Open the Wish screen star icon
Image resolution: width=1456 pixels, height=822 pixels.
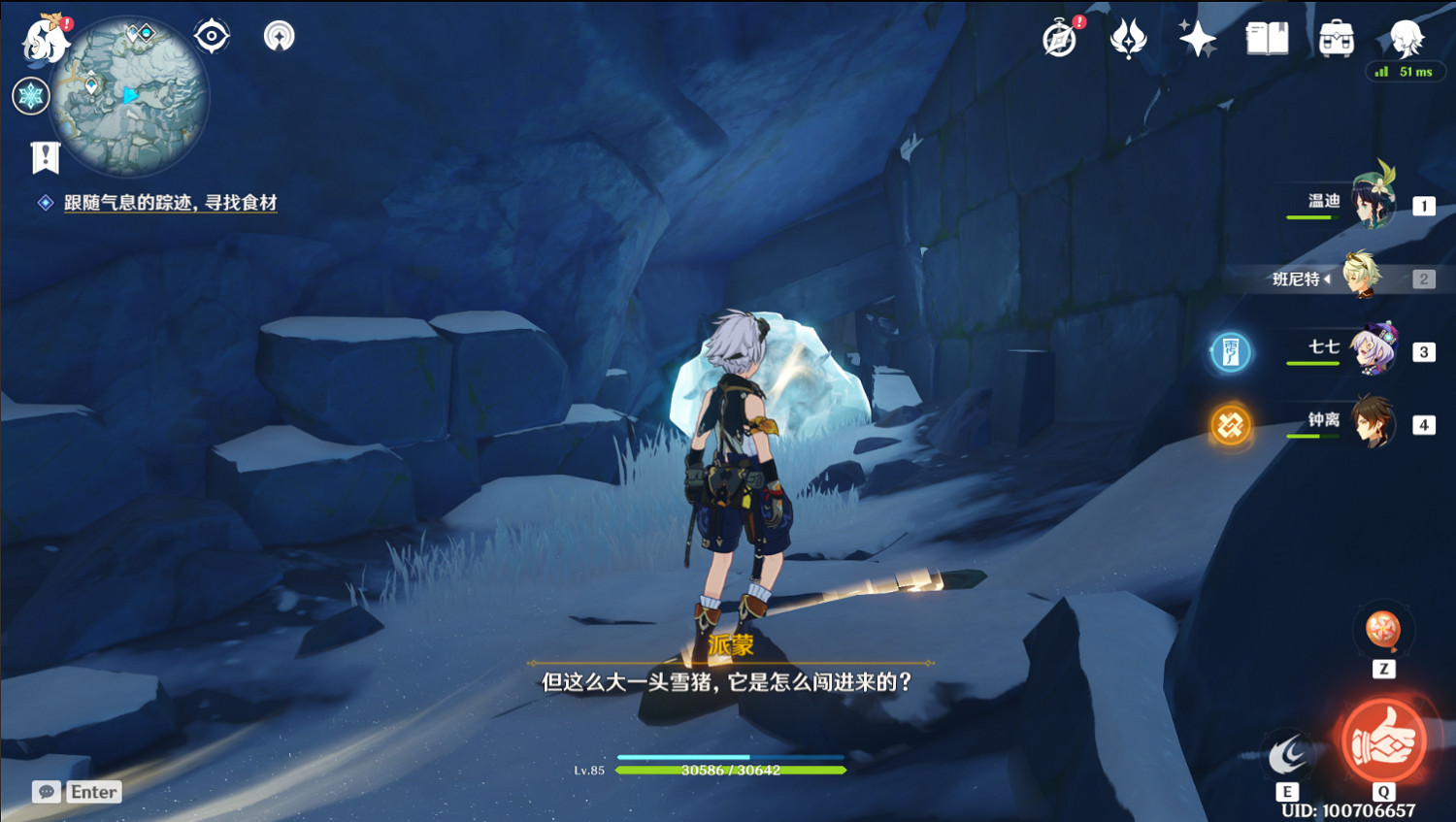coord(1198,39)
